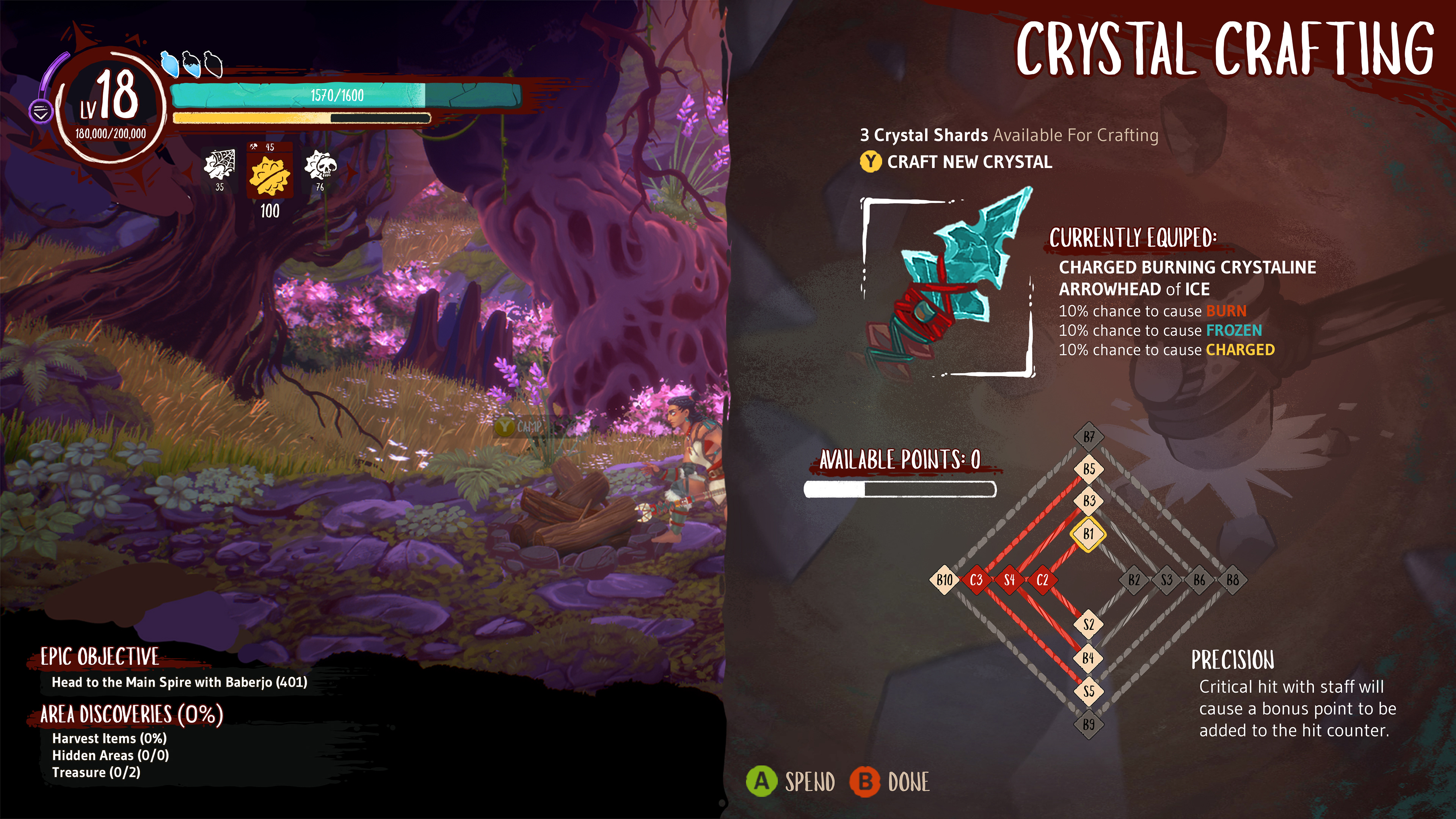Select the S2 skill node
The image size is (1456, 819).
pos(1089,624)
